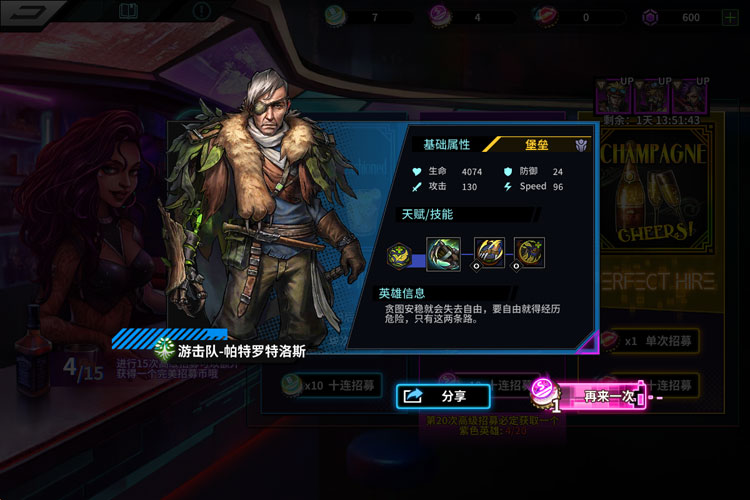The height and width of the screenshot is (500, 750).
Task: Share the recruited hero via 分享 button
Action: point(443,396)
